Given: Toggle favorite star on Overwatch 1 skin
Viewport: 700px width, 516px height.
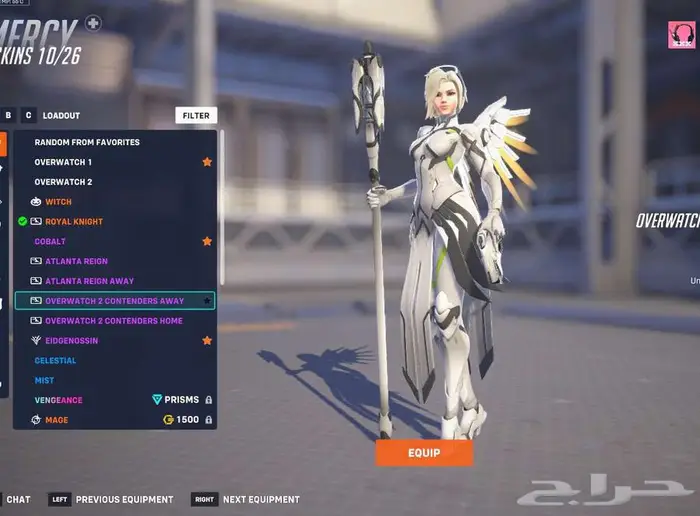Looking at the screenshot, I should (x=207, y=162).
